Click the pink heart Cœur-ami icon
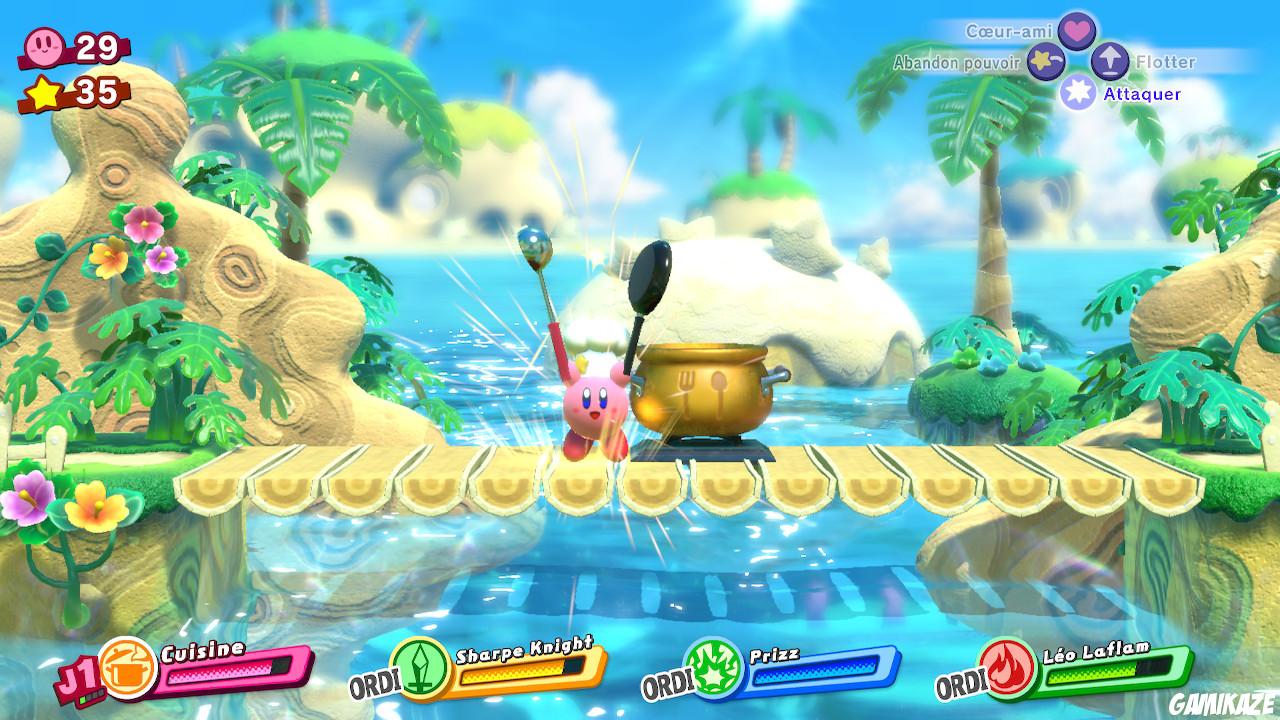Screen dimensions: 1280x720 [1075, 31]
